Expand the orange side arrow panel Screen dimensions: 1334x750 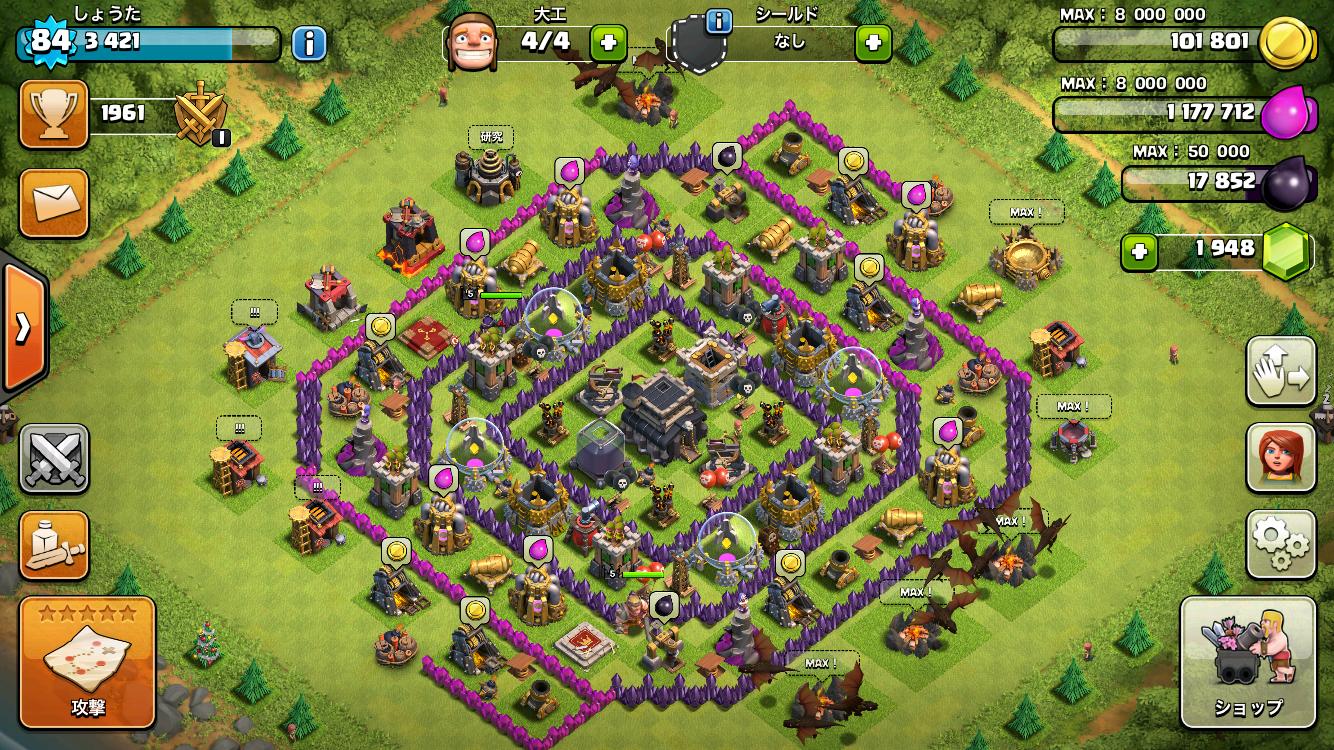pyautogui.click(x=22, y=327)
